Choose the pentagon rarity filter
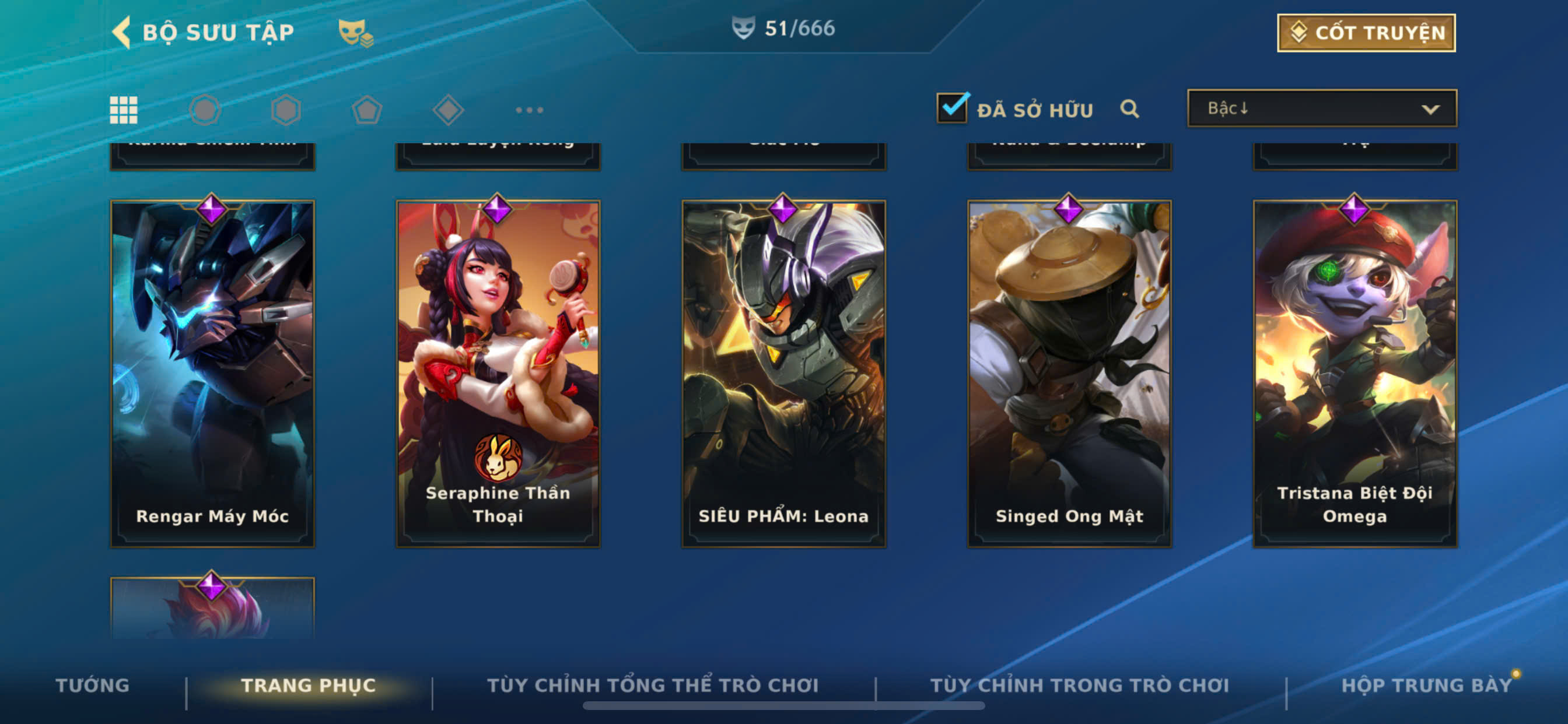Viewport: 1568px width, 724px height. click(367, 110)
